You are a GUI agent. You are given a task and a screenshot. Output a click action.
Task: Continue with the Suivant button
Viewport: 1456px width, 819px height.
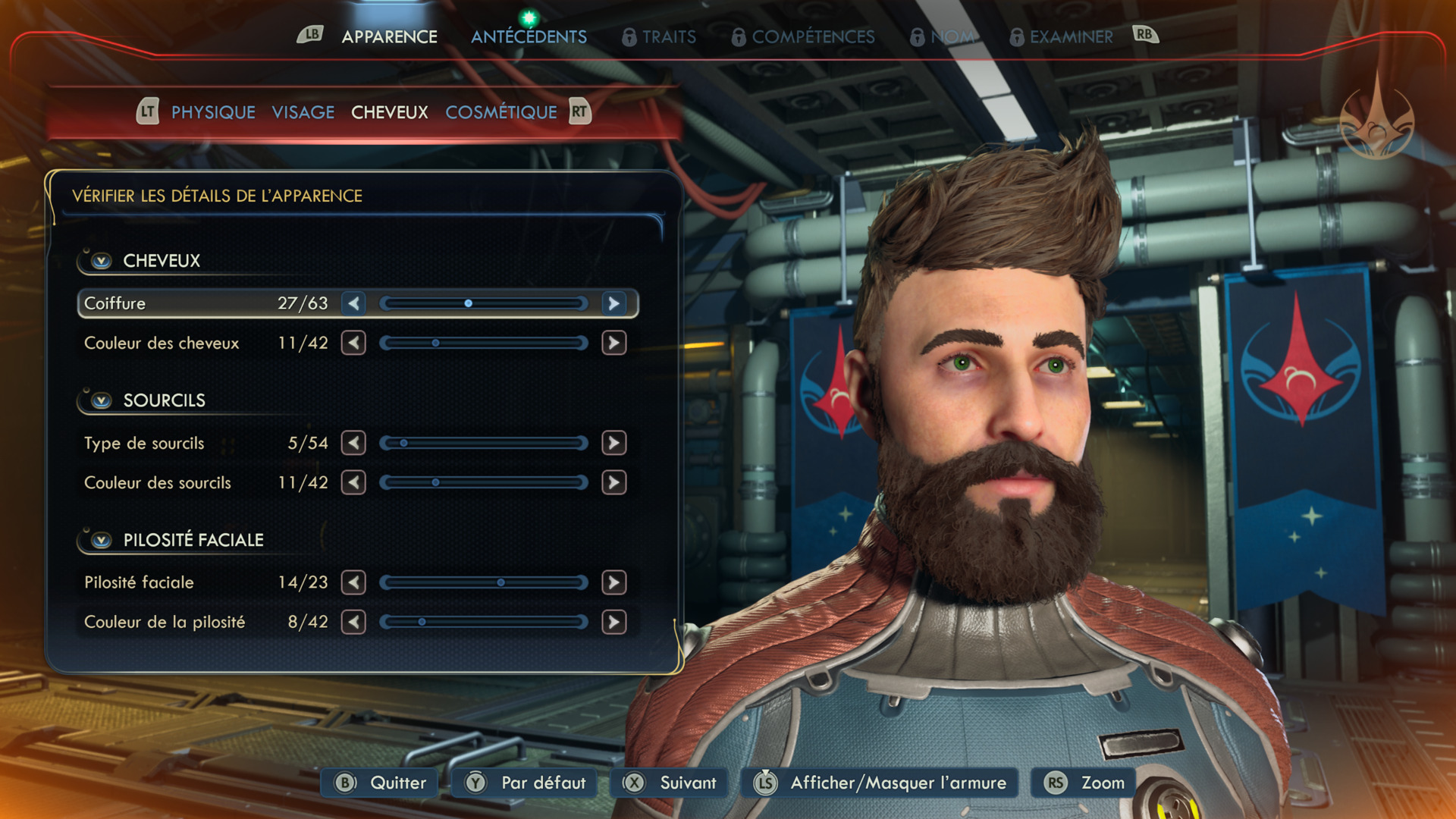pyautogui.click(x=670, y=783)
